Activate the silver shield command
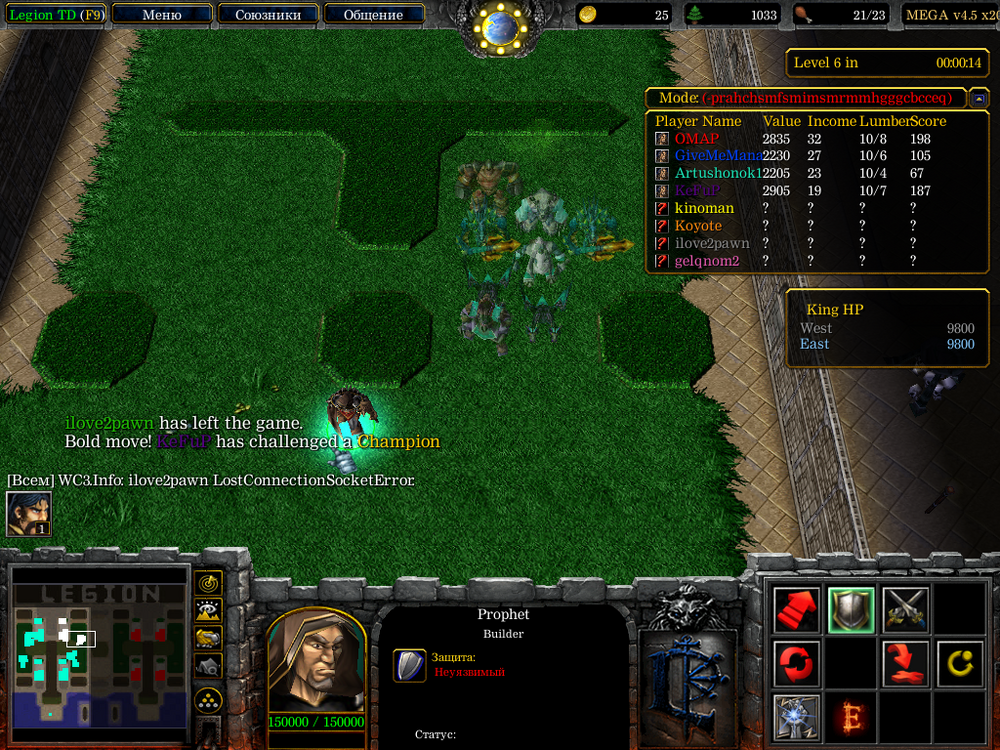The image size is (1000, 750). click(x=851, y=609)
